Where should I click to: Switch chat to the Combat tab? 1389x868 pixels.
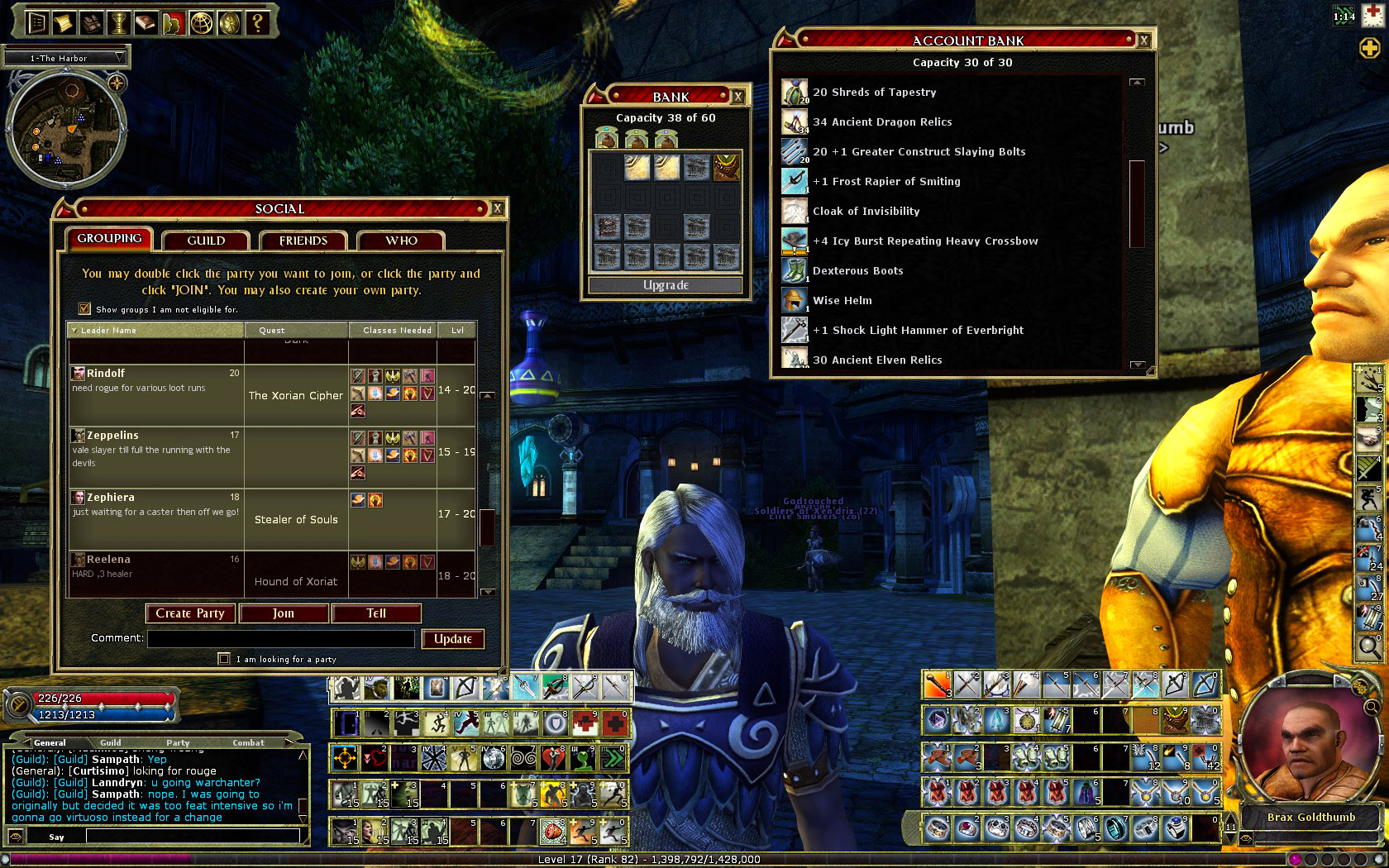(248, 742)
